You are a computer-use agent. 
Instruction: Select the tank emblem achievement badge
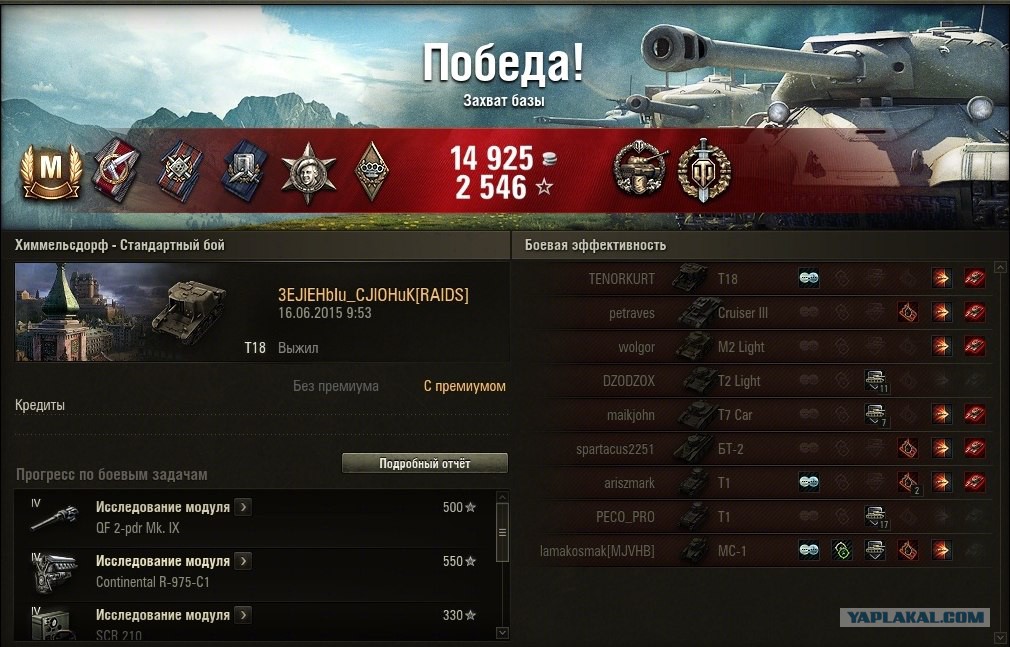coord(637,171)
